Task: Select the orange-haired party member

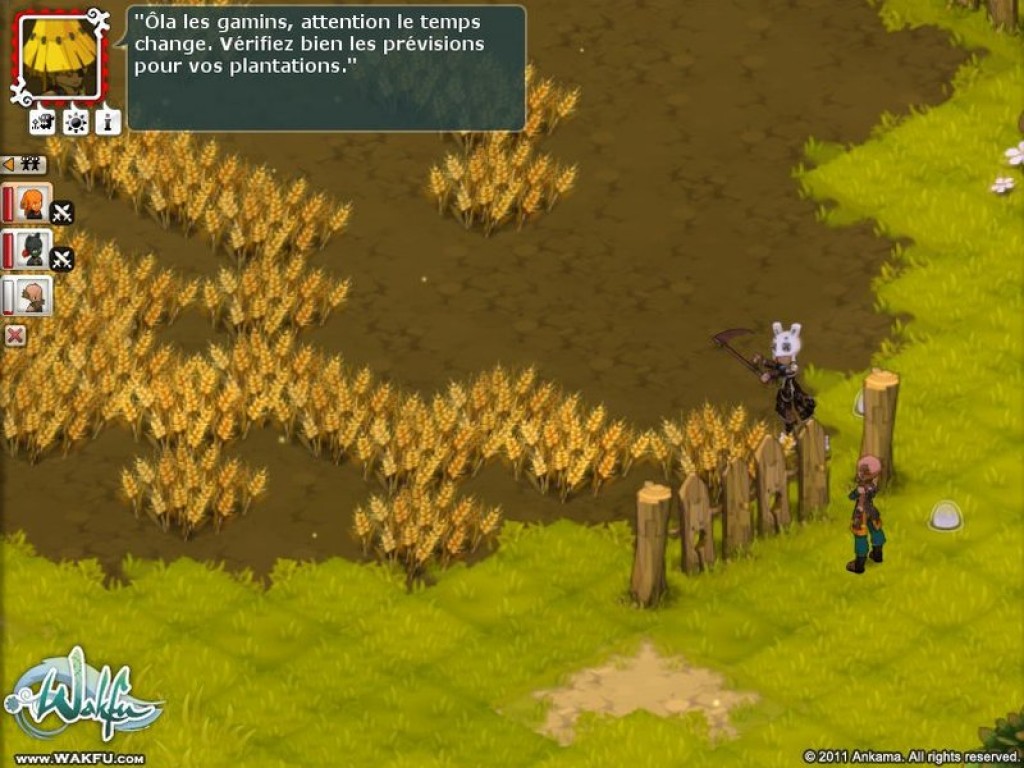Action: tap(32, 203)
